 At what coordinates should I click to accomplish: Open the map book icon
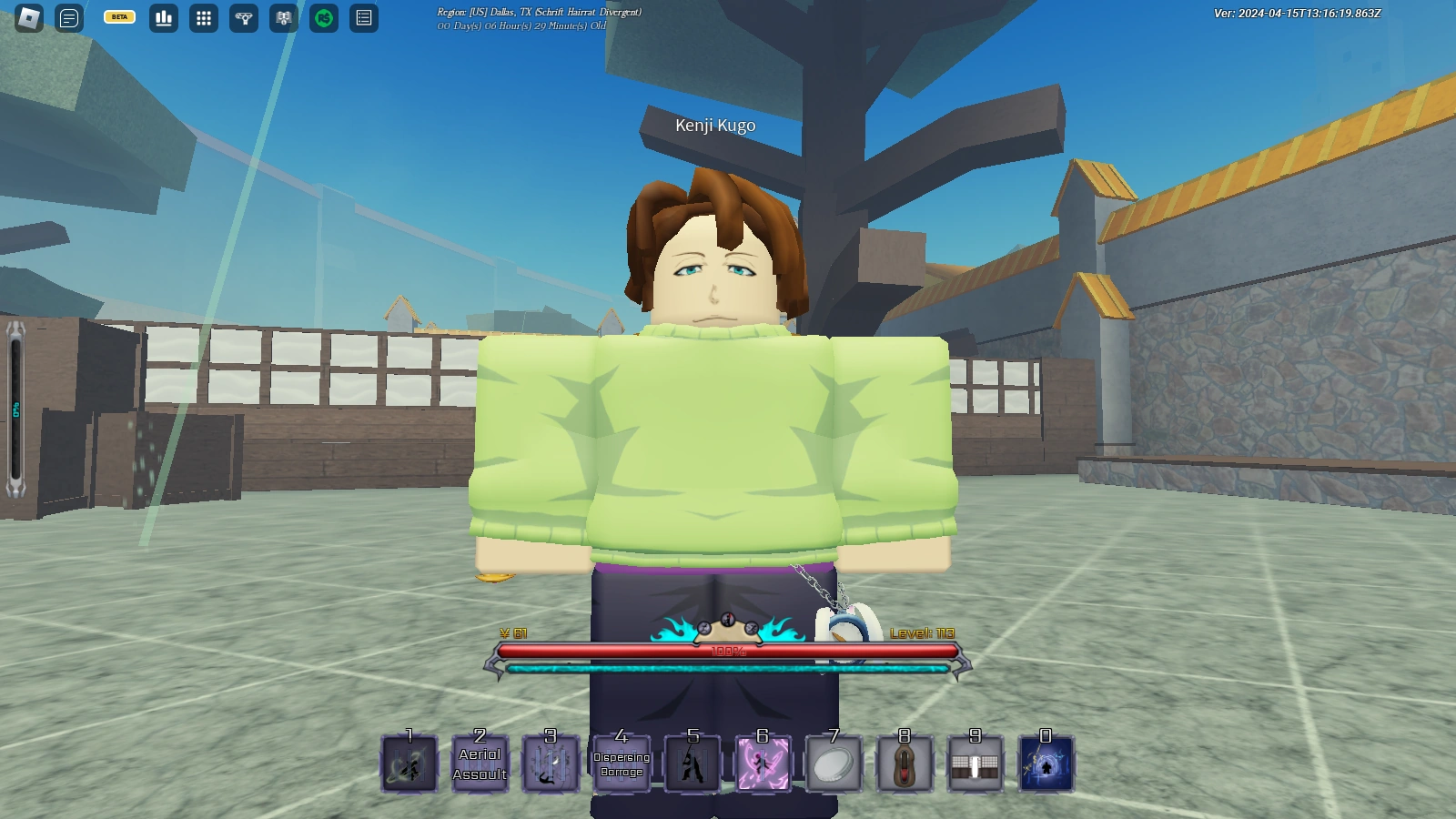(283, 18)
